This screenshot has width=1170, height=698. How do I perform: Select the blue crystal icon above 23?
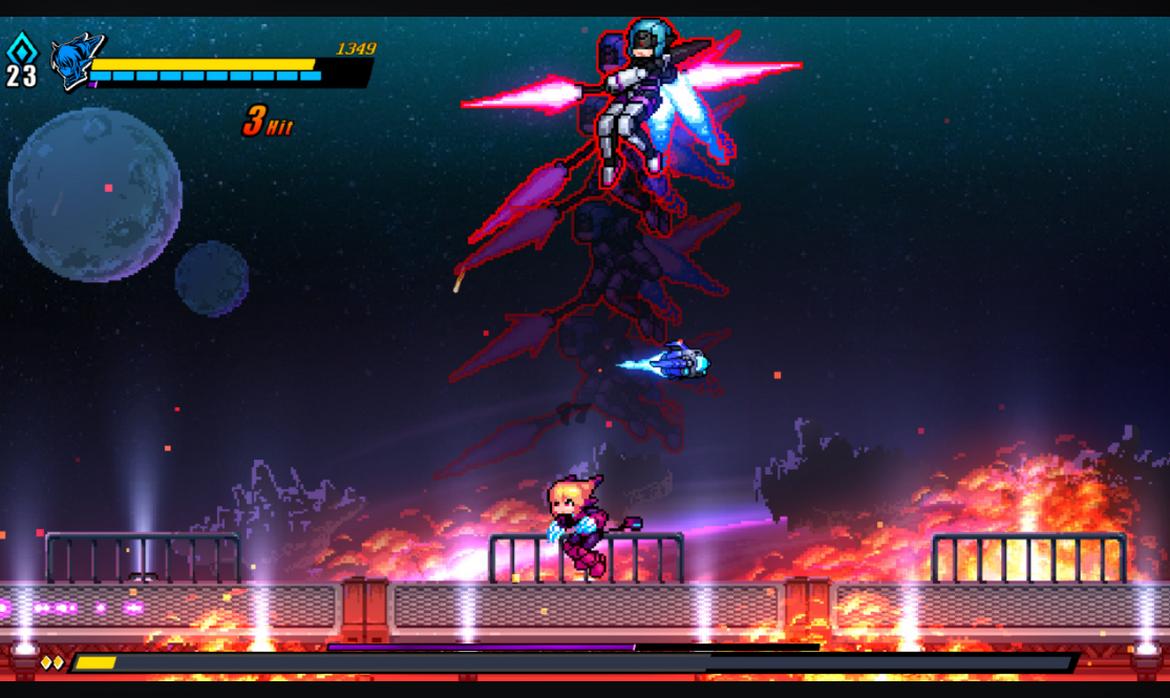[20, 48]
